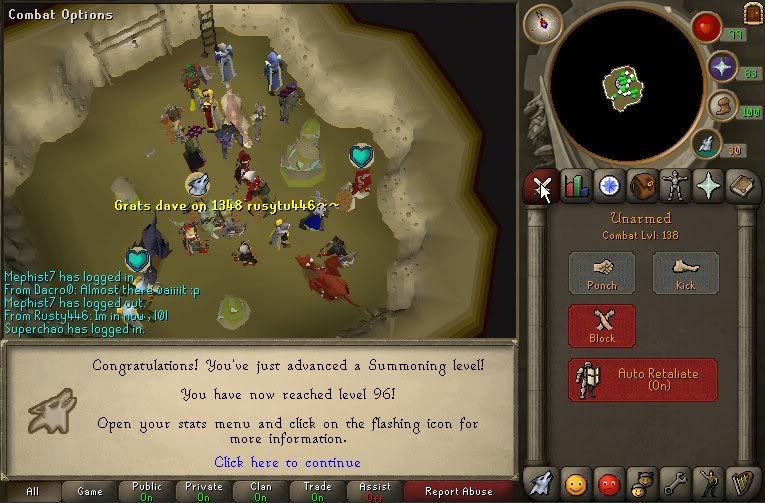Toggle the Public chat filter

click(146, 491)
